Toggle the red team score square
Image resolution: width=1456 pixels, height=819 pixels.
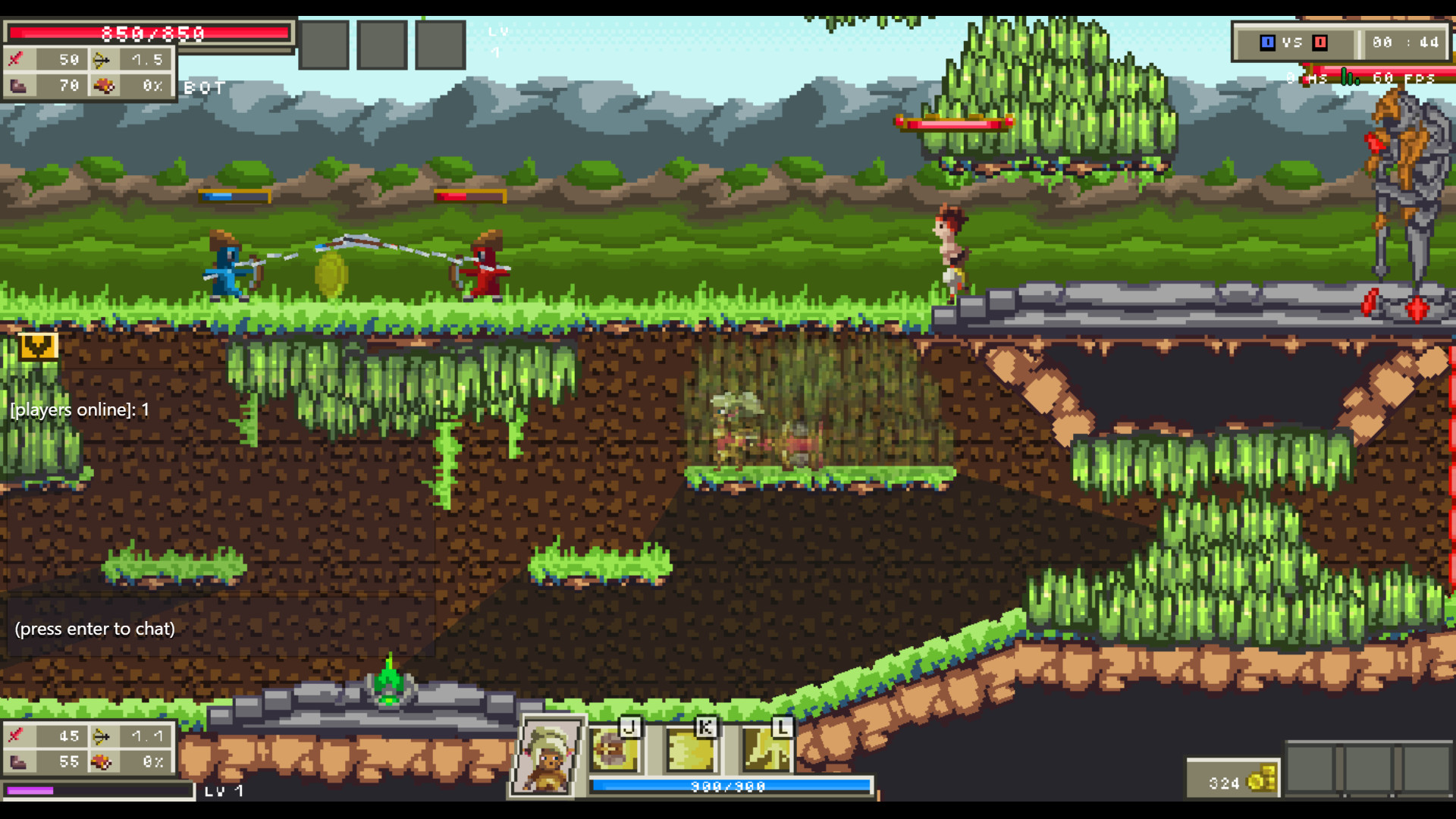coord(1319,43)
